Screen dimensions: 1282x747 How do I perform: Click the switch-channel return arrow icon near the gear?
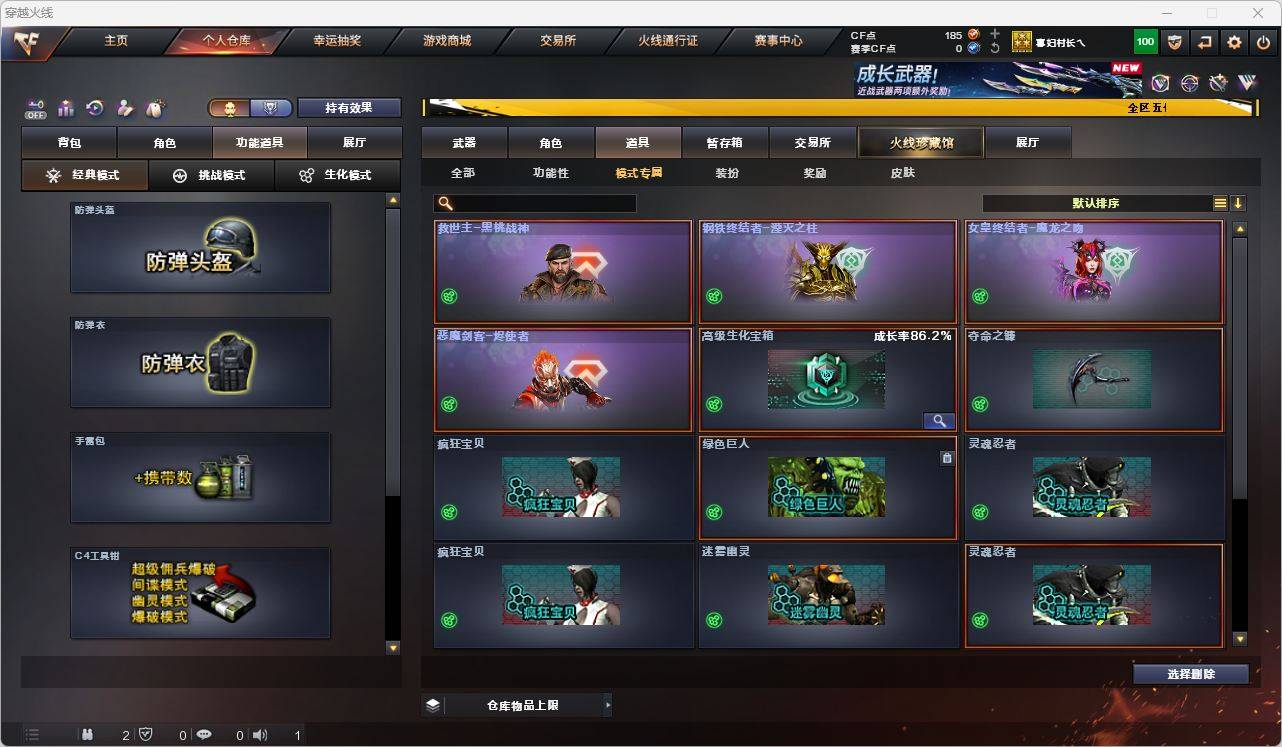tap(1203, 41)
